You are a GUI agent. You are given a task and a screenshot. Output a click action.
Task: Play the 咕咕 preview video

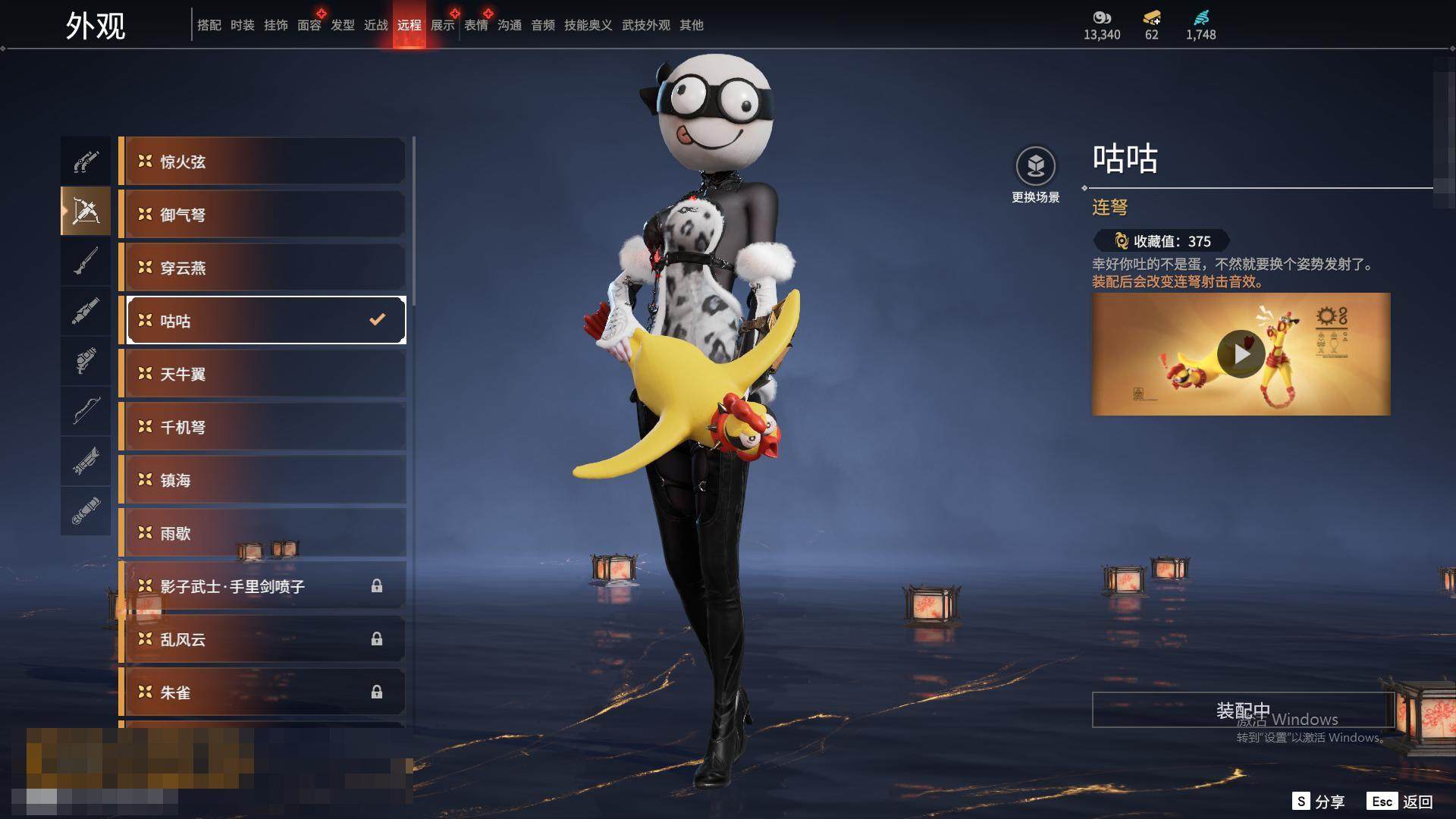pos(1241,354)
